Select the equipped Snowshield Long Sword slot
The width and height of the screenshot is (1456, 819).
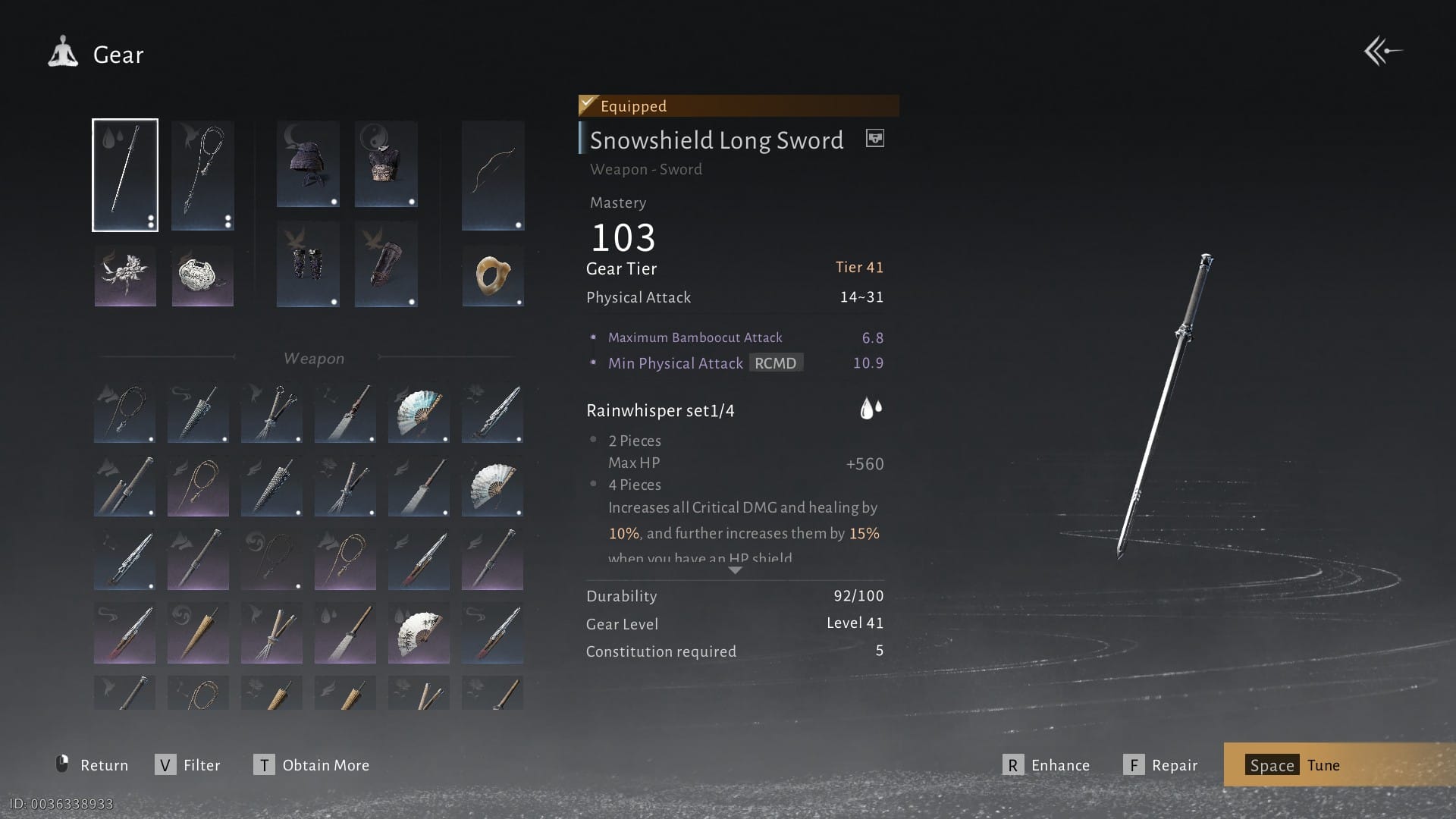[x=125, y=175]
